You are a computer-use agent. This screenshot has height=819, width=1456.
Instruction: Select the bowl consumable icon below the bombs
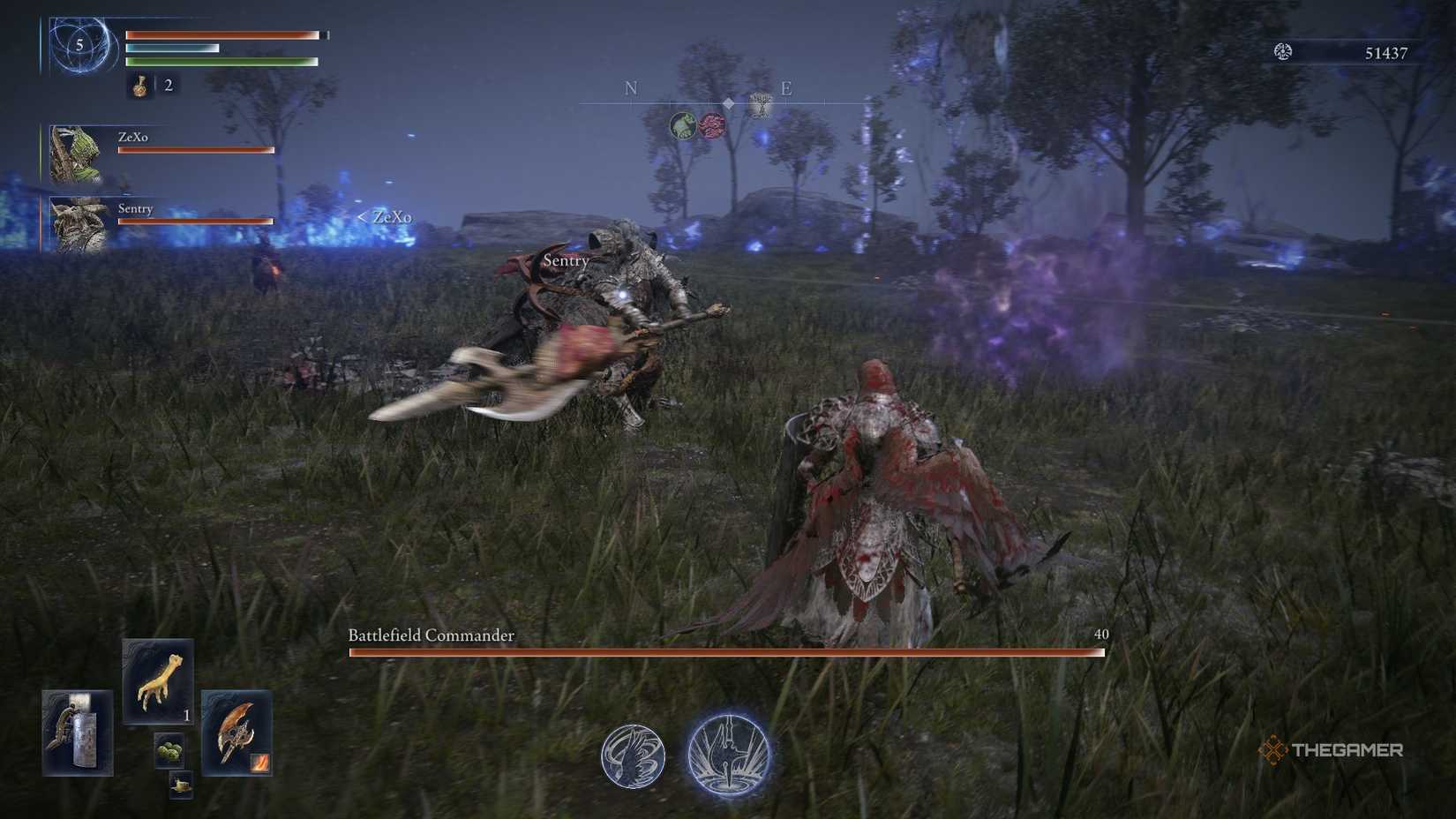(180, 784)
